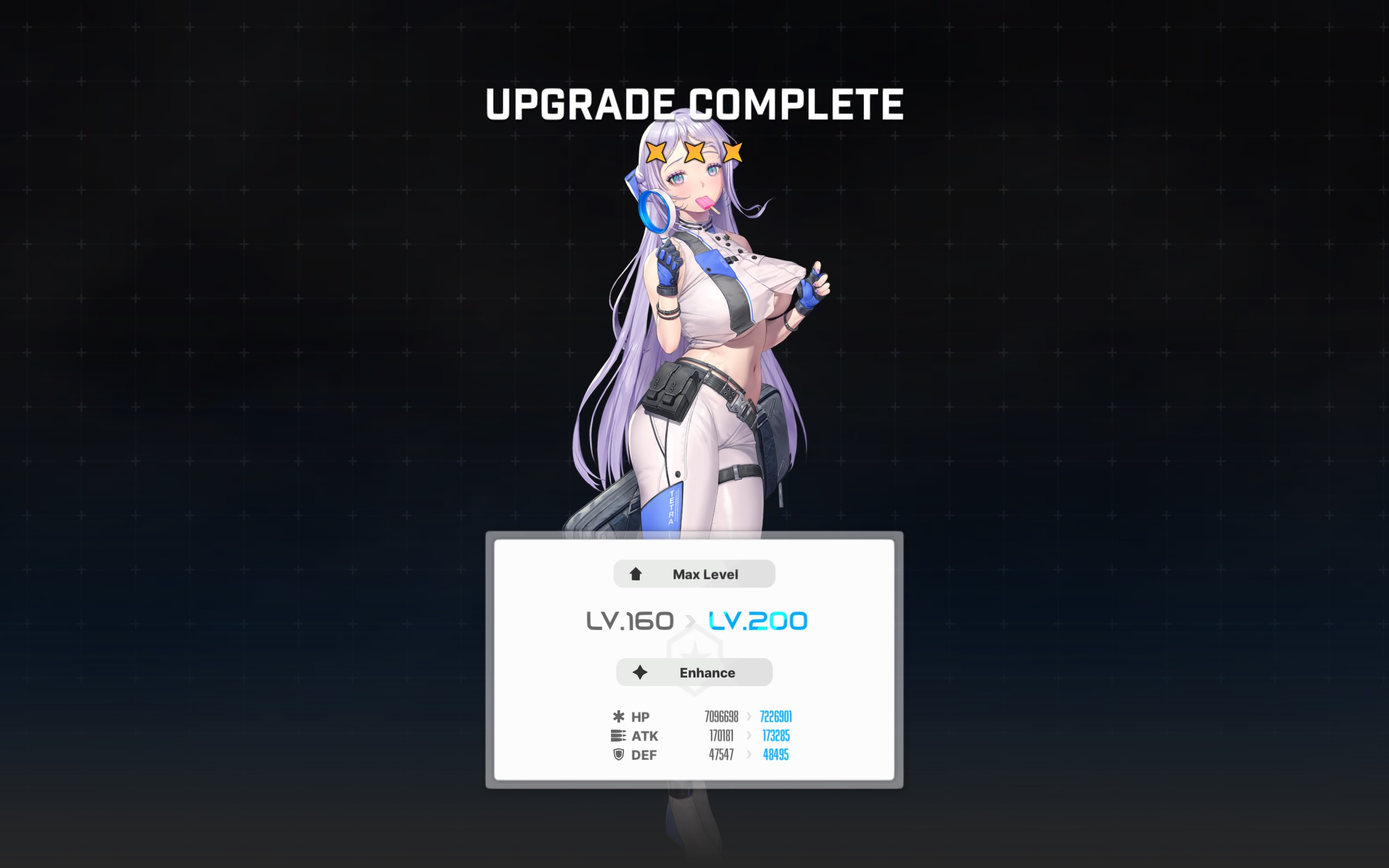Select the first star above the character

point(656,151)
